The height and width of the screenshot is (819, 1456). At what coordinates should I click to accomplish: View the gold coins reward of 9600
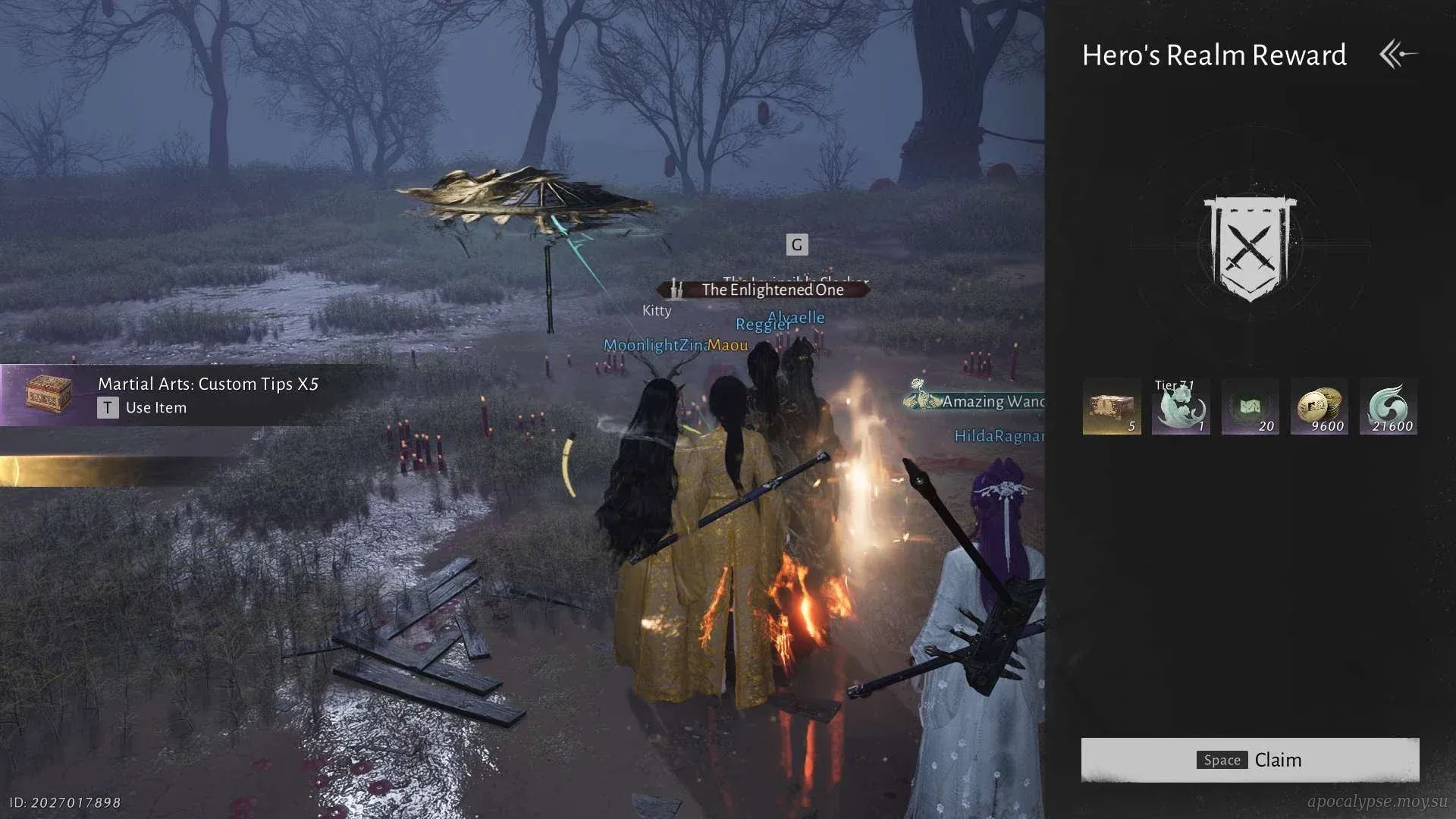tap(1319, 407)
